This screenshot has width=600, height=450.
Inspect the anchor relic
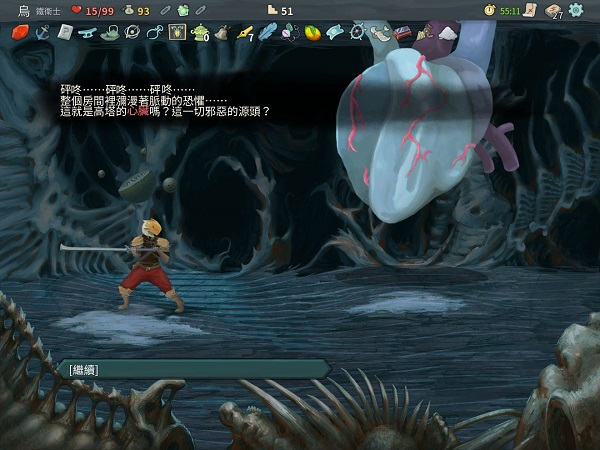coord(42,32)
